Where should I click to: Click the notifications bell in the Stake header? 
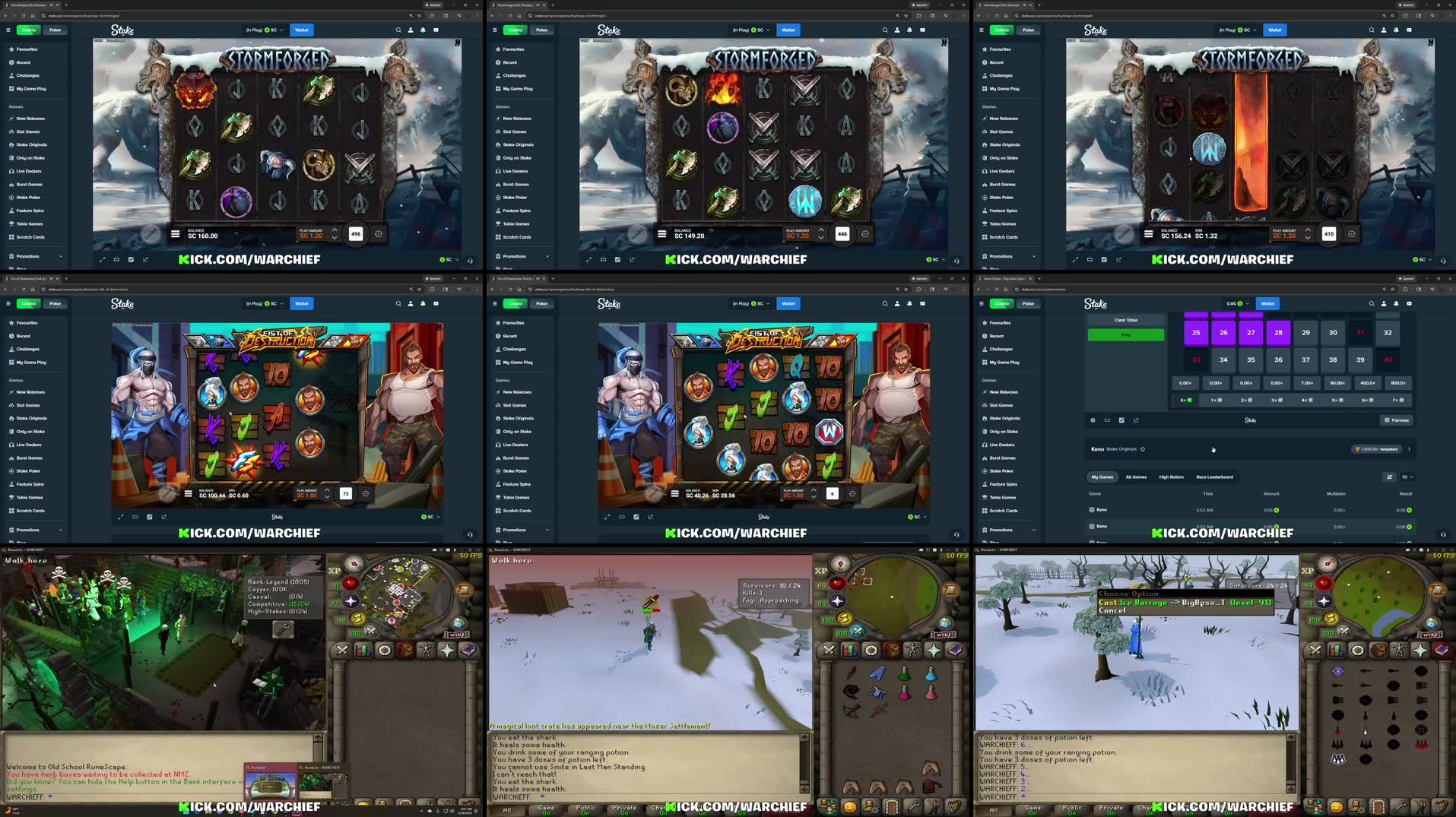point(1396,304)
